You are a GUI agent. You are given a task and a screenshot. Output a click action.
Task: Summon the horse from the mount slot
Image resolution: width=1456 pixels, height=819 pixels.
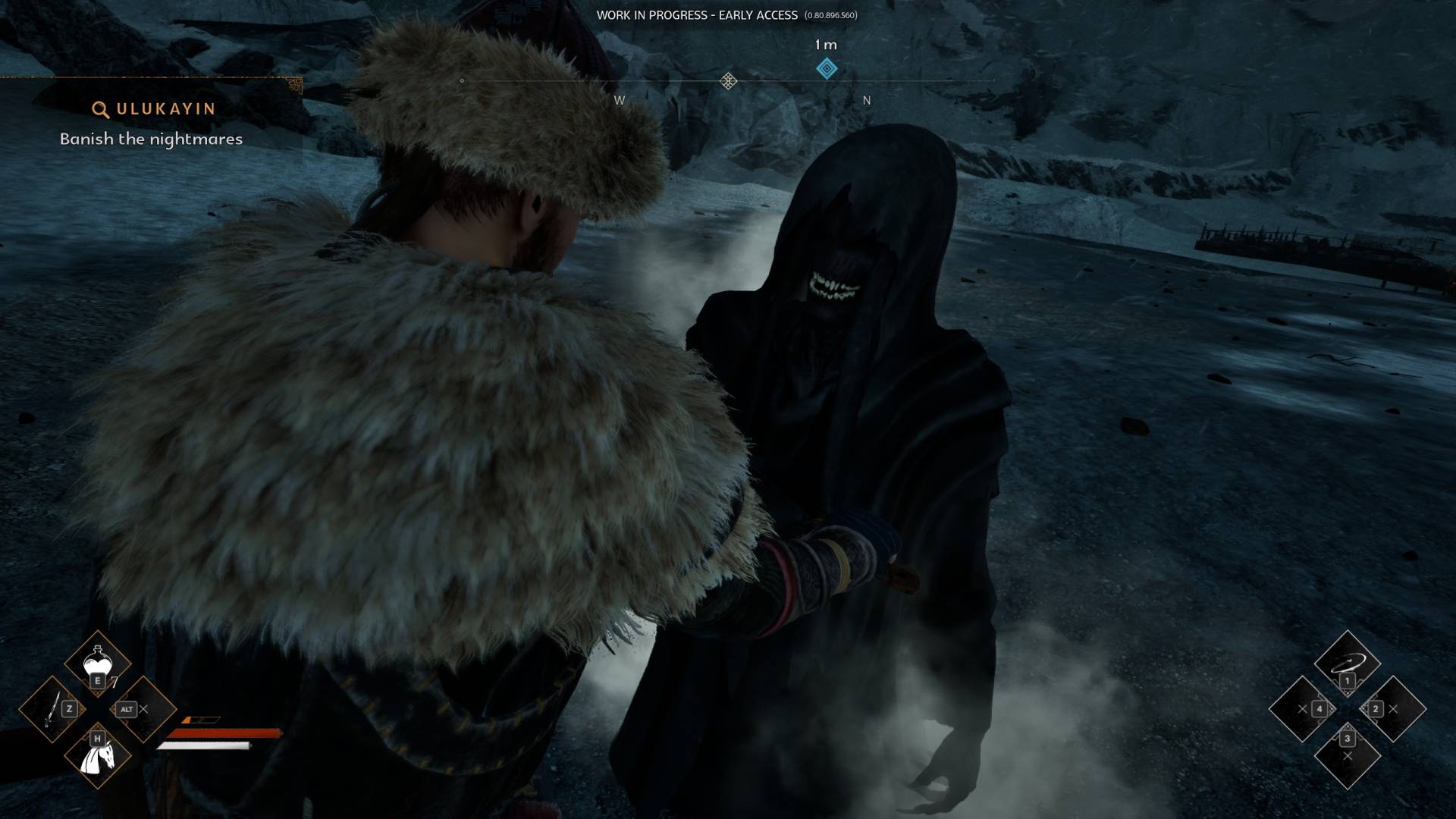pos(98,756)
